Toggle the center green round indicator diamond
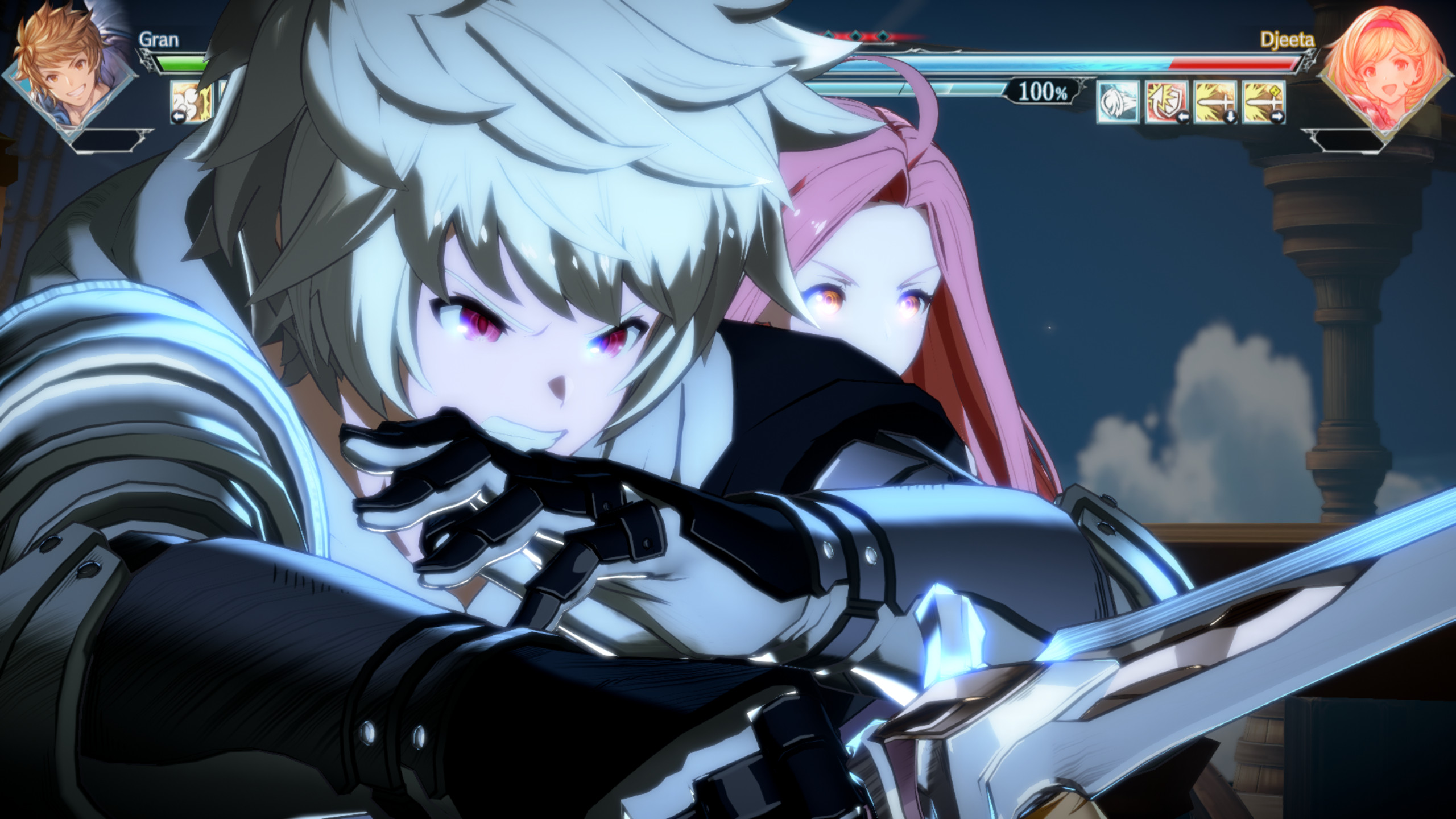 coord(854,36)
